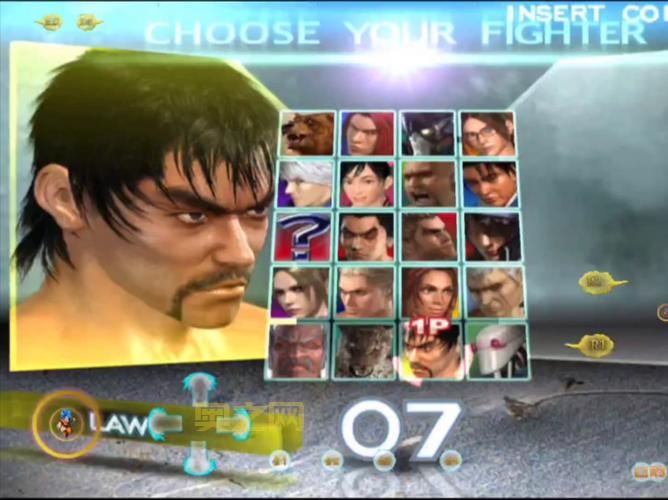Choose the Jin portrait on blue background
The width and height of the screenshot is (668, 500).
coord(490,183)
